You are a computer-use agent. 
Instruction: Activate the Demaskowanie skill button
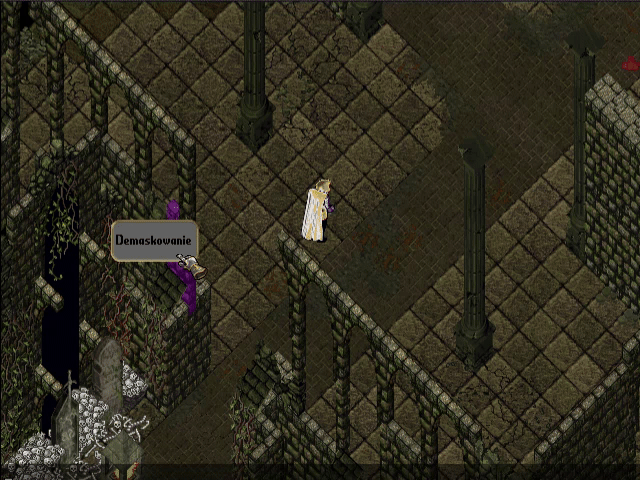[x=153, y=241]
